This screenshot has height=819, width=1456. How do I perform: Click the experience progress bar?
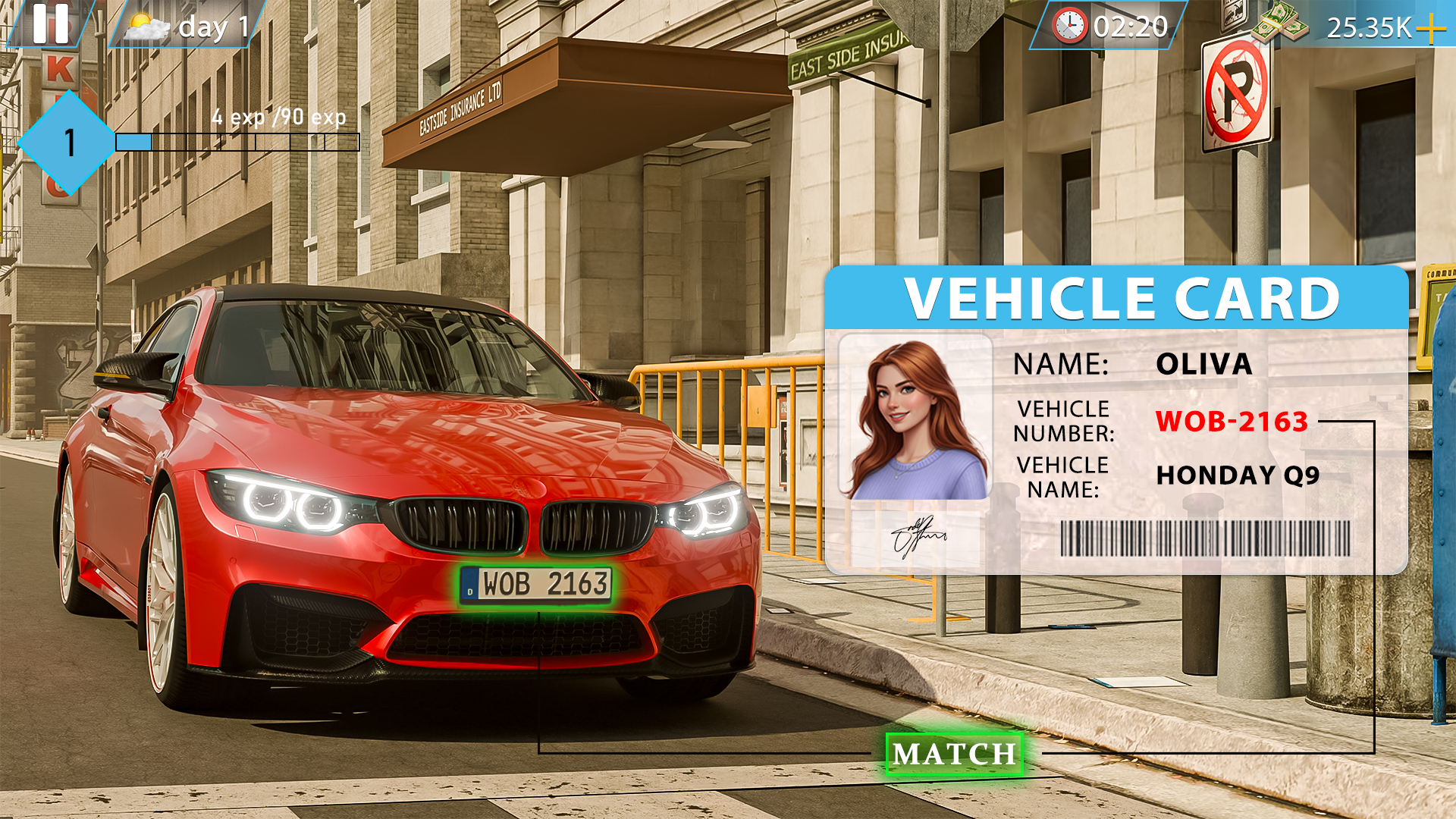(239, 141)
